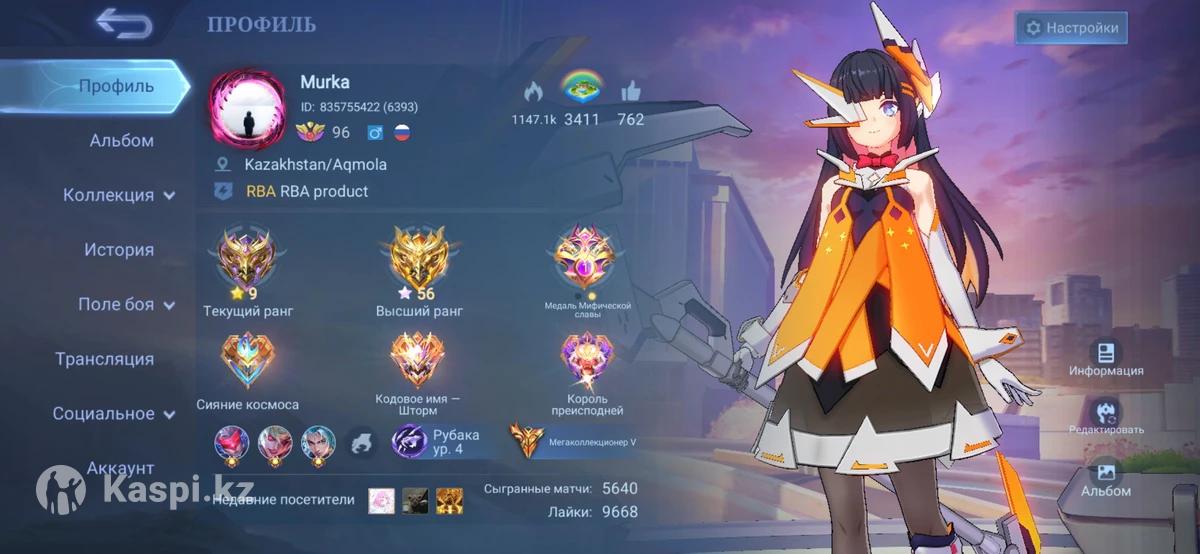Click the thumbs-up likes icon

[x=630, y=92]
